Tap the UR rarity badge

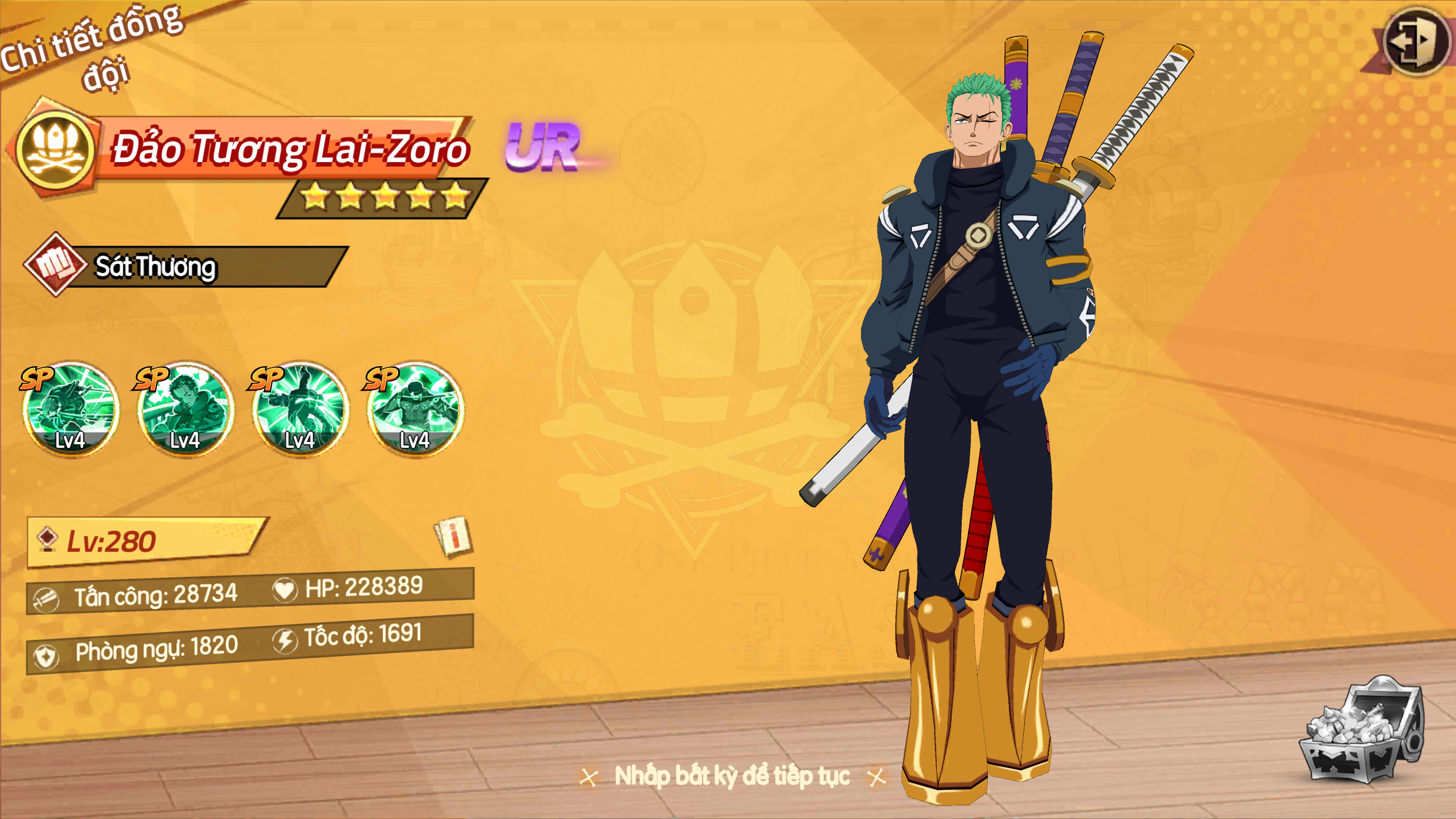(x=543, y=148)
